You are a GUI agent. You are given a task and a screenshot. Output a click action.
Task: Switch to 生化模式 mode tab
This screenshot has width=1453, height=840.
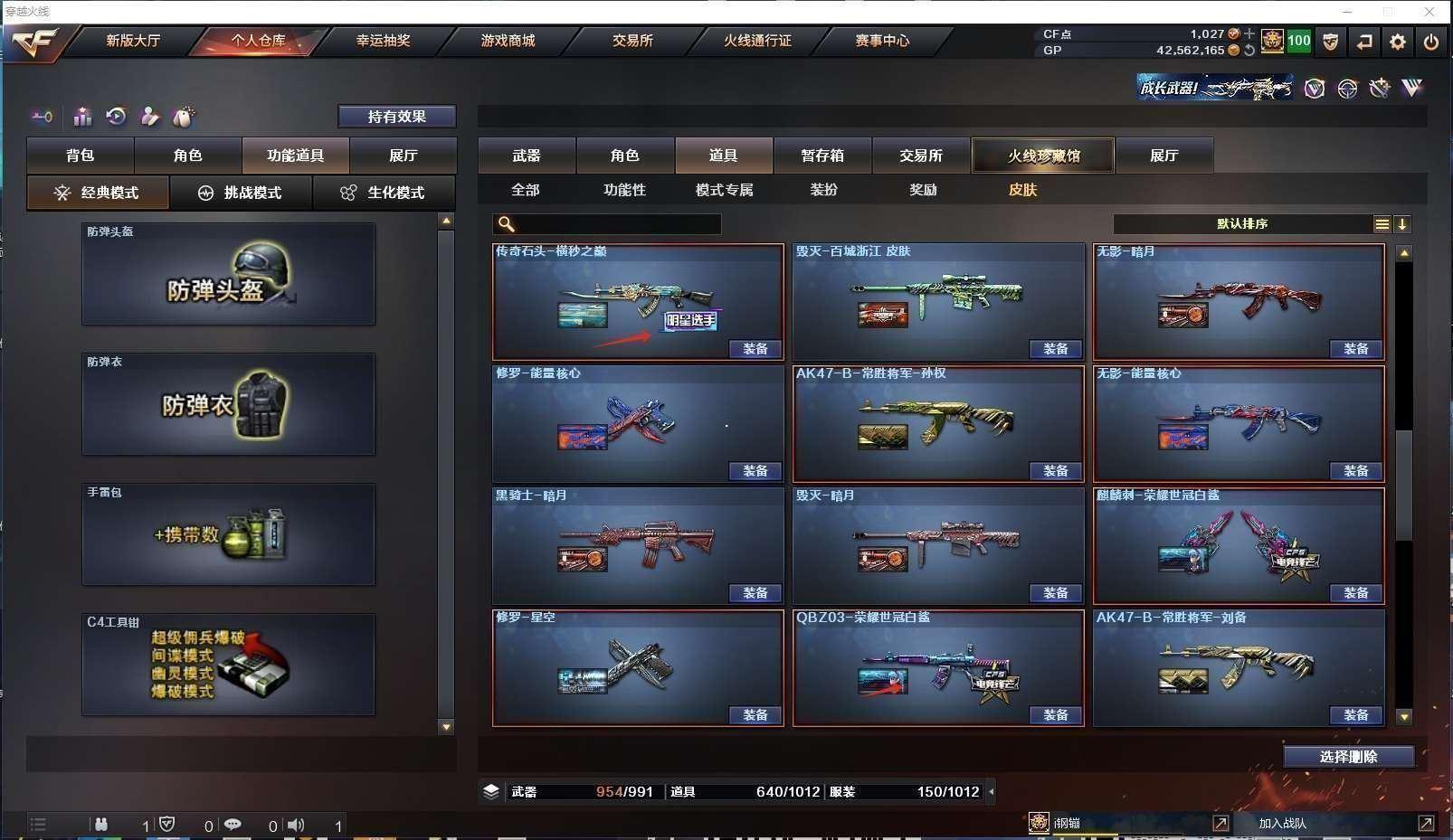384,193
